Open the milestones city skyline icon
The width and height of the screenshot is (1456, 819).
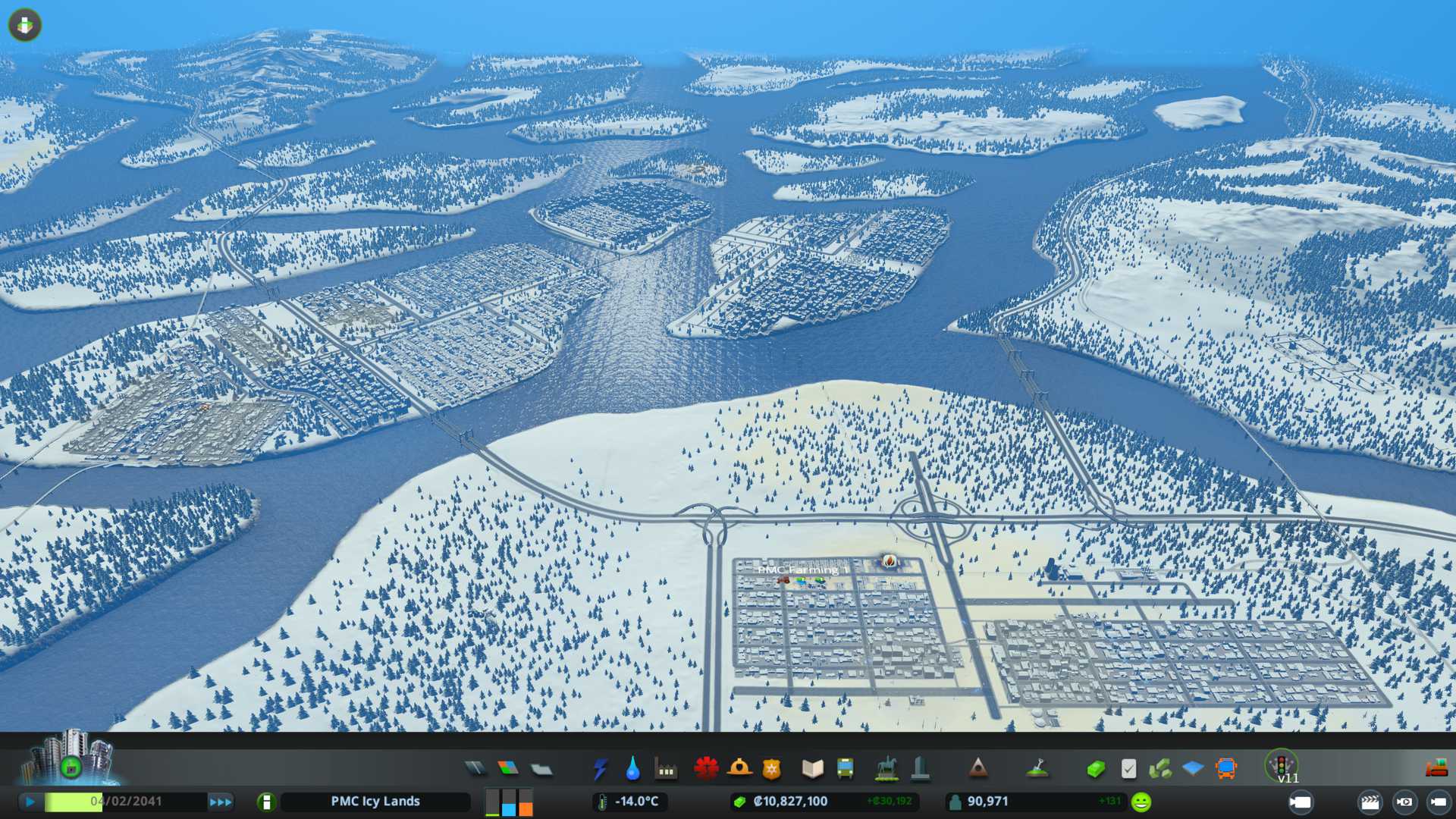point(70,758)
